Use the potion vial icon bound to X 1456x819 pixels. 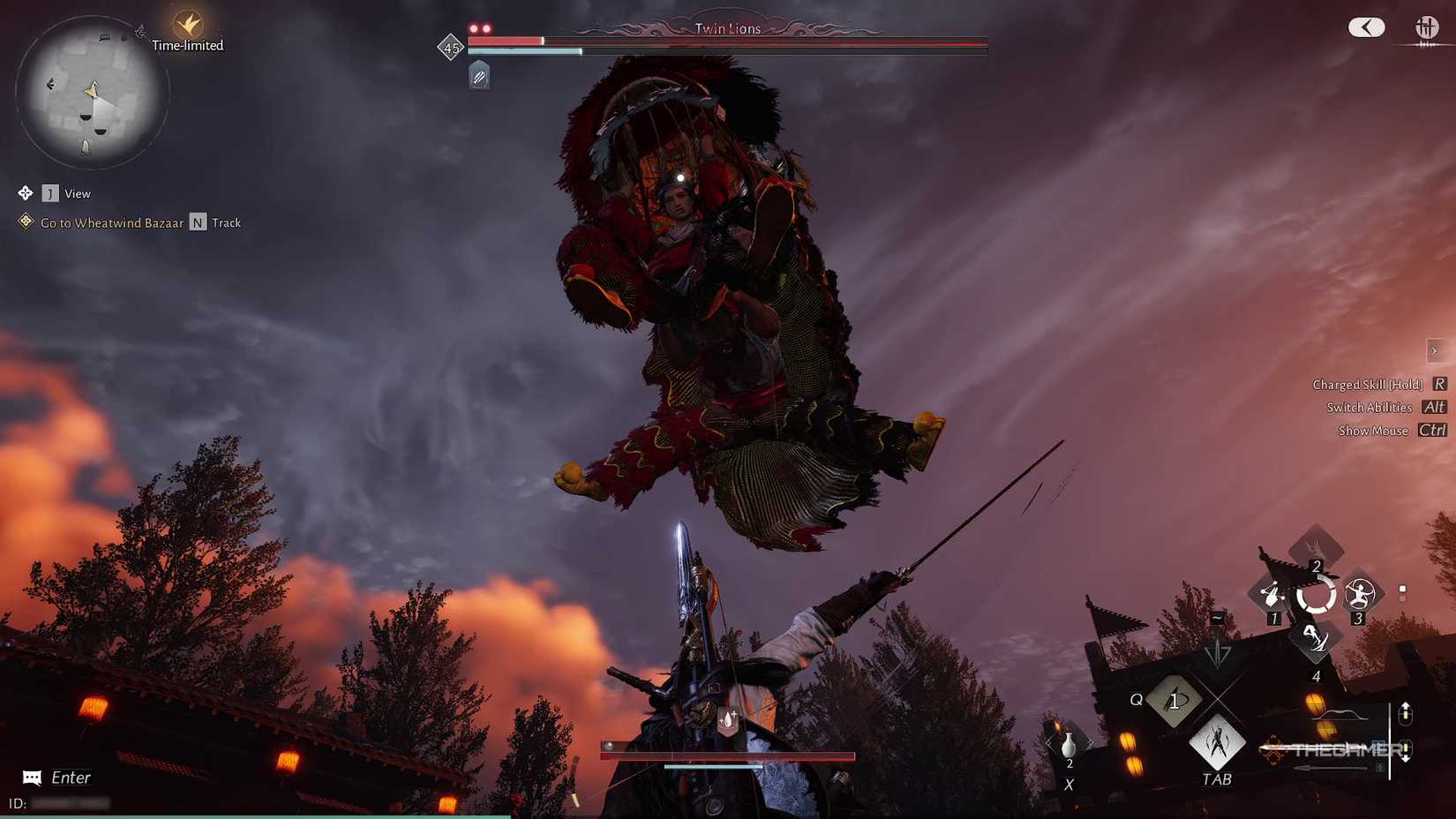click(1069, 743)
